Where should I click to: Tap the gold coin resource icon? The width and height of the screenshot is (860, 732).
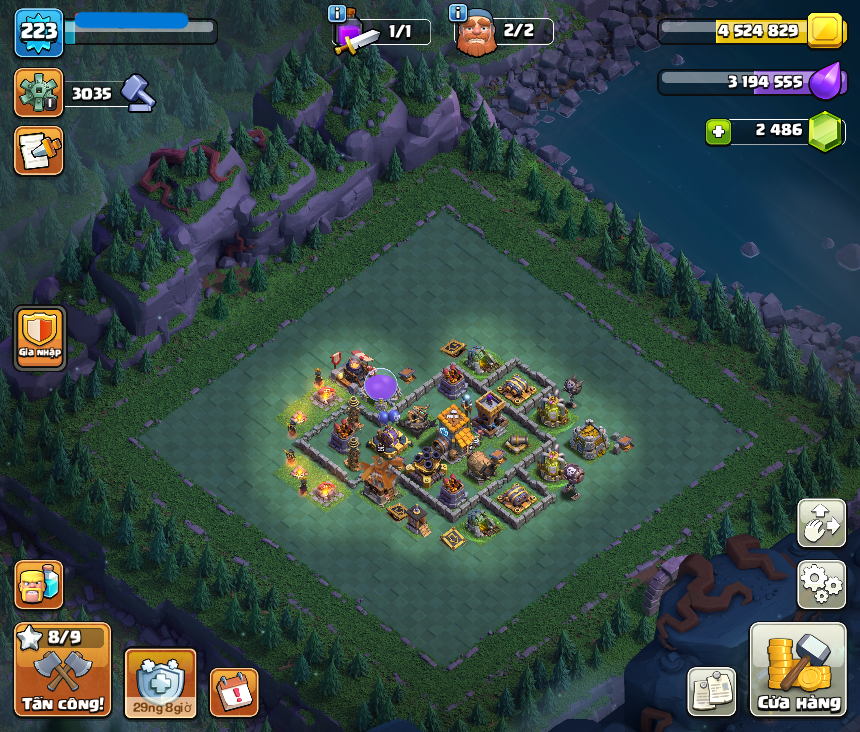825,31
